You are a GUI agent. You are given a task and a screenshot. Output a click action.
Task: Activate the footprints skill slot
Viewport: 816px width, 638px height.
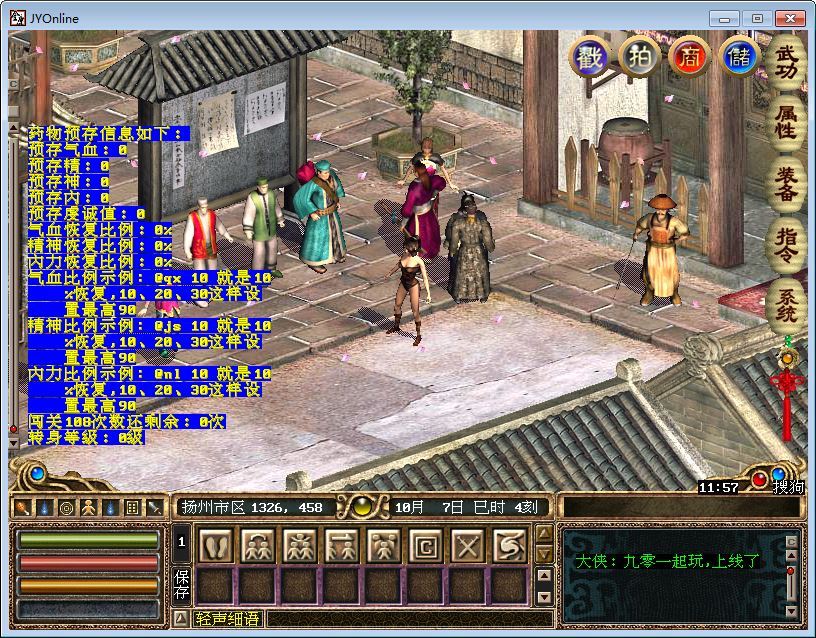(x=216, y=546)
